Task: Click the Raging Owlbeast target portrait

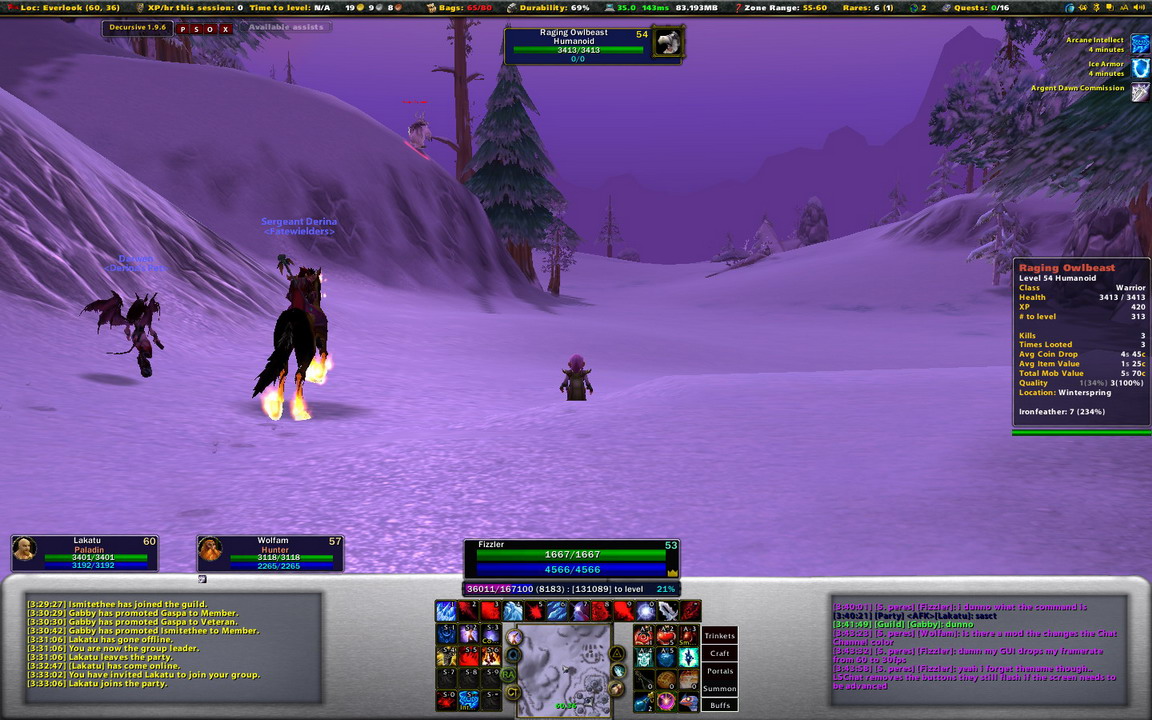Action: (x=668, y=43)
